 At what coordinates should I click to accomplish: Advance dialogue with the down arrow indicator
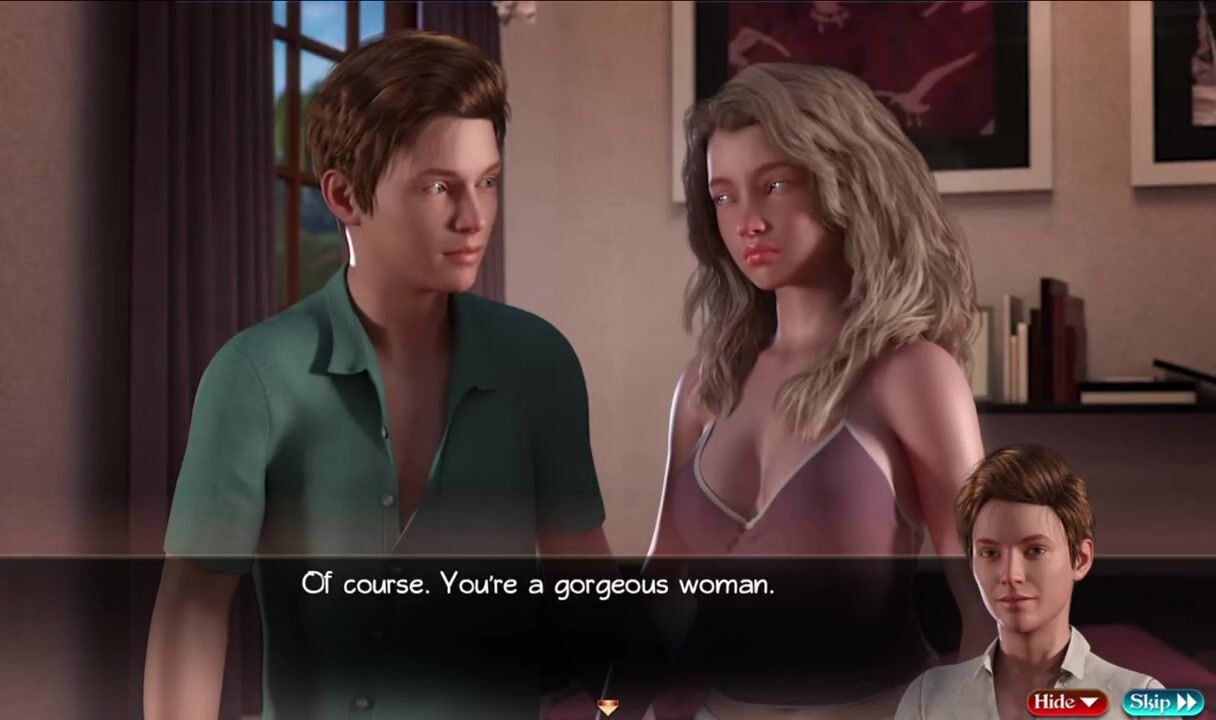click(607, 708)
